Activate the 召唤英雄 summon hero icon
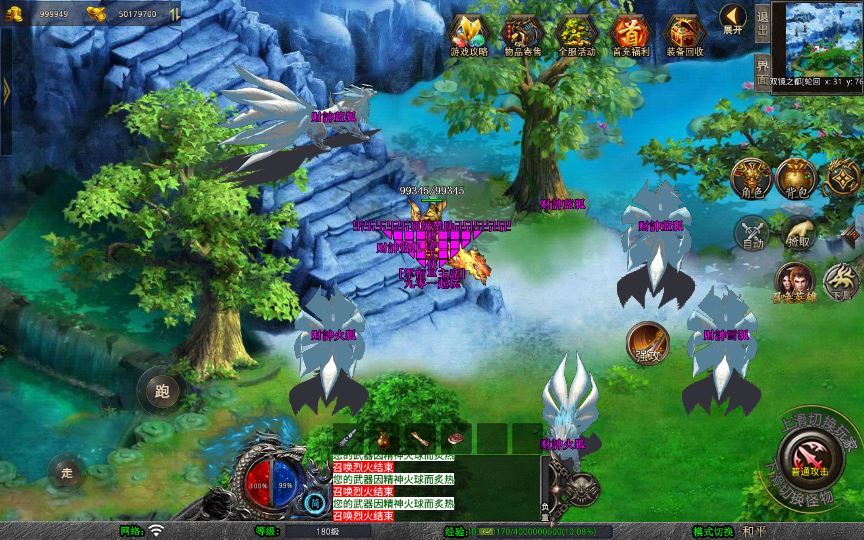The image size is (864, 540). 795,282
